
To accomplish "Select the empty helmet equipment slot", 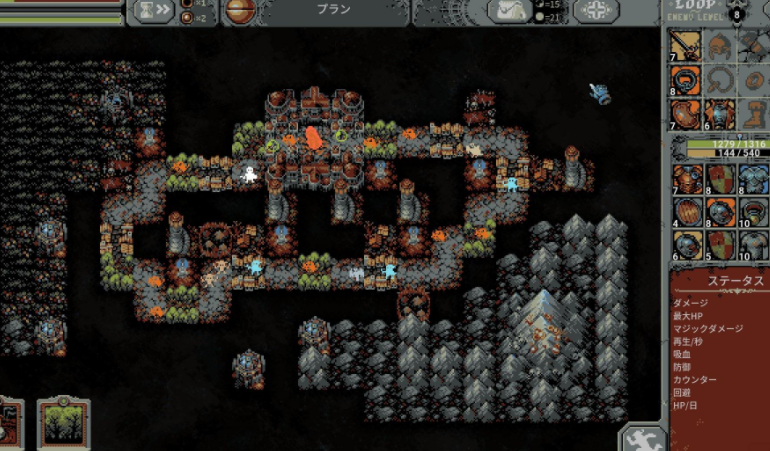I will (x=718, y=46).
